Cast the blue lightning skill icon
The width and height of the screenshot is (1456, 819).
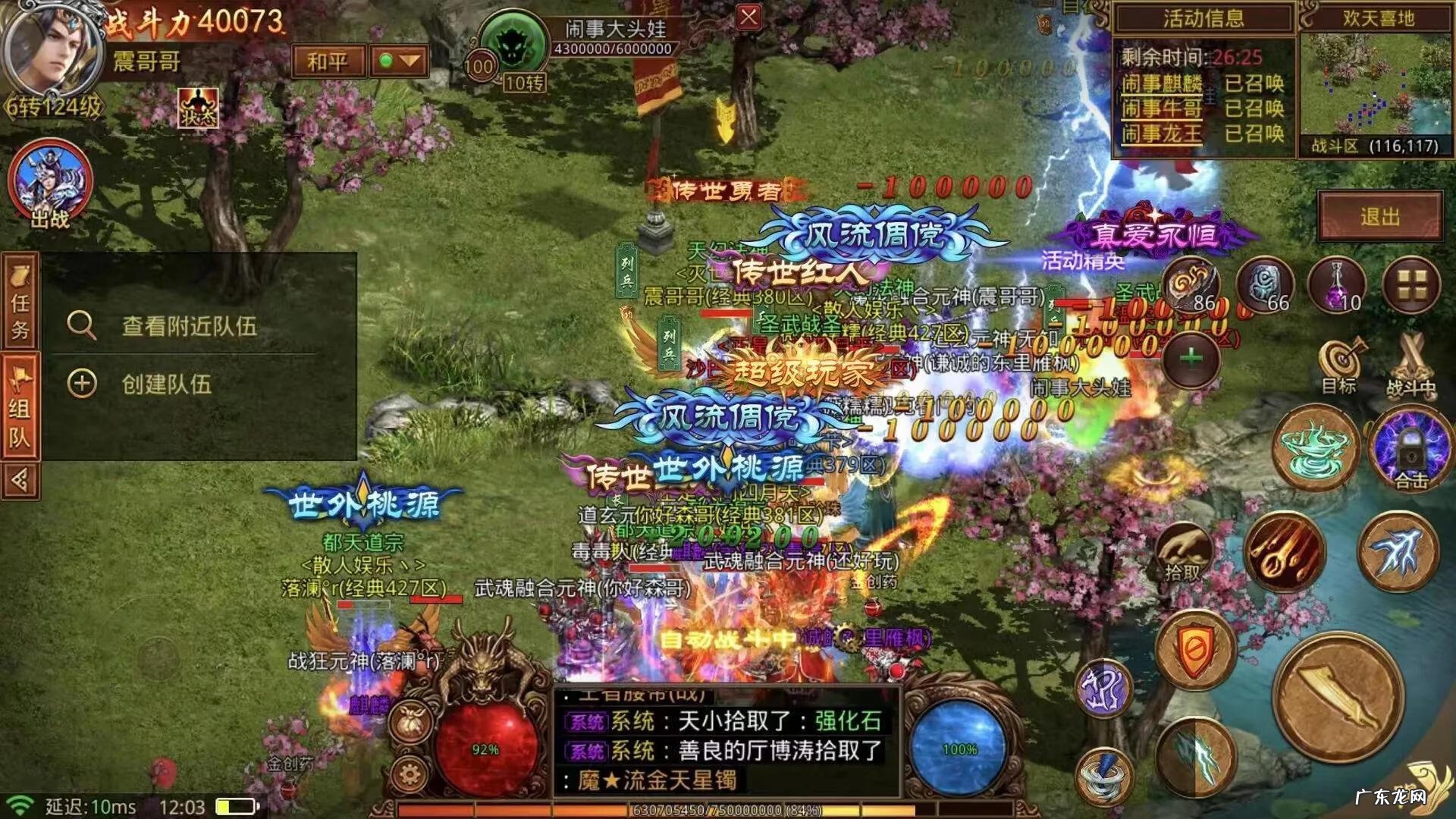pyautogui.click(x=1200, y=756)
